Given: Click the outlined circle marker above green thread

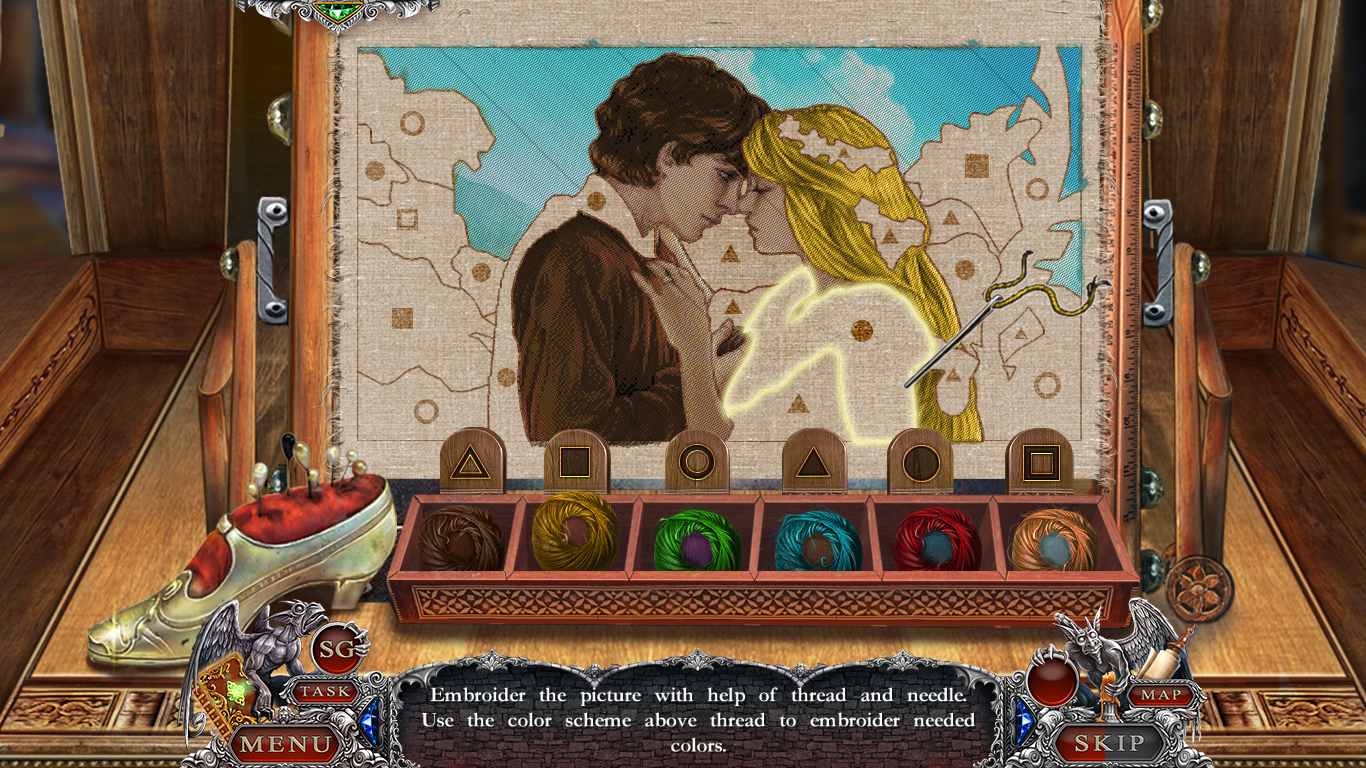Looking at the screenshot, I should tap(697, 462).
